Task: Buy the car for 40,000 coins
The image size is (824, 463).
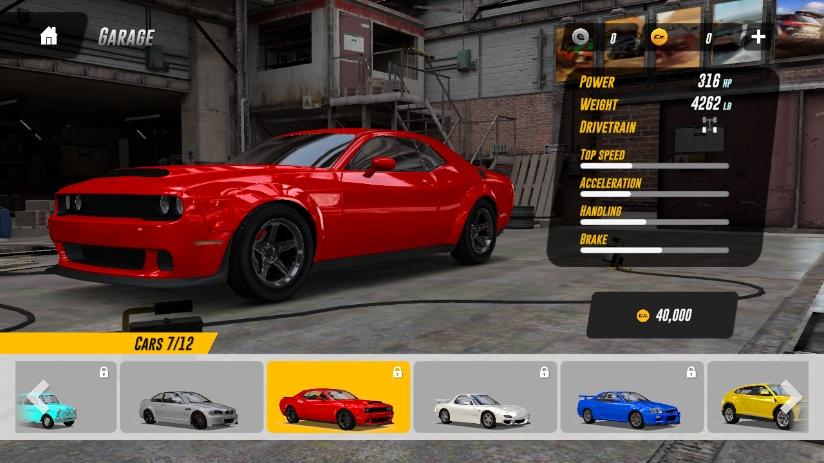Action: coord(663,315)
